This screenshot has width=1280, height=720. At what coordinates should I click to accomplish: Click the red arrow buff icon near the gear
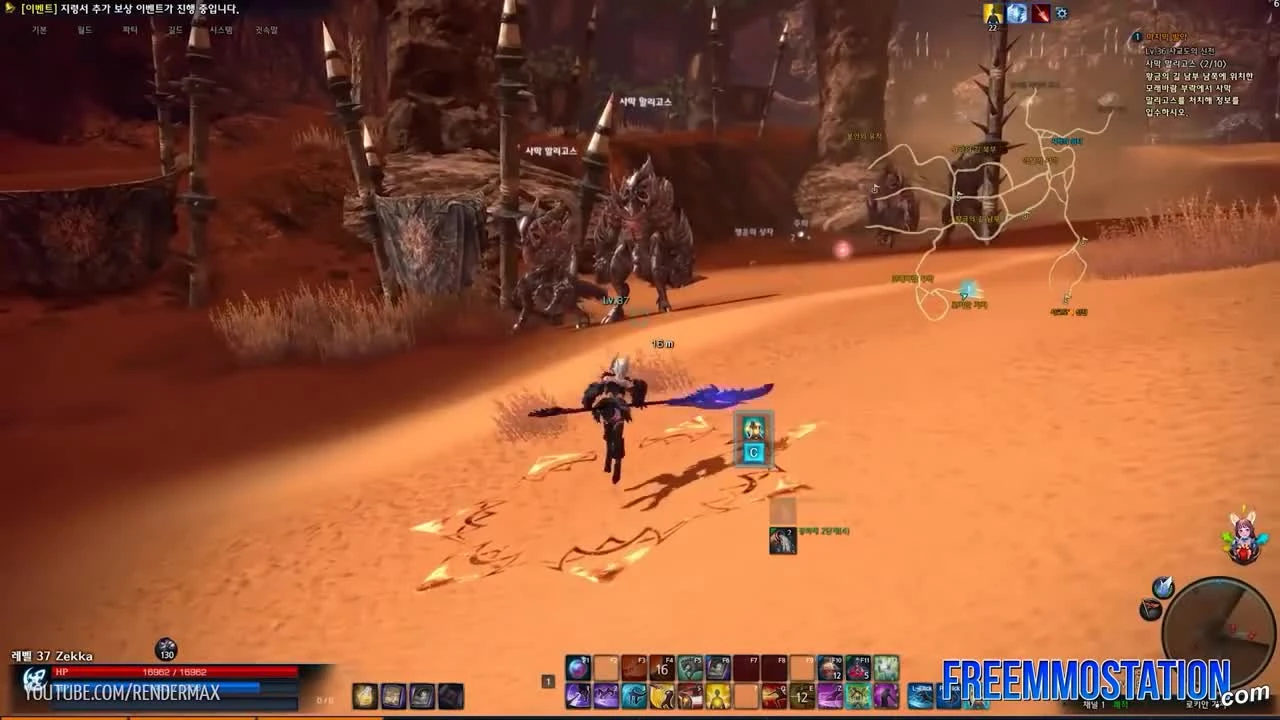coord(1040,13)
